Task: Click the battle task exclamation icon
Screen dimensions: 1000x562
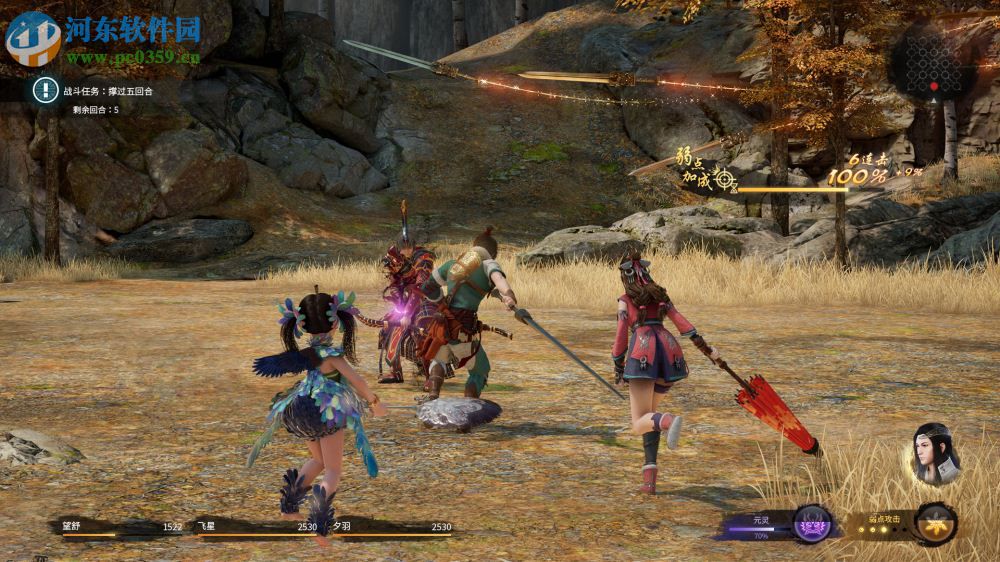Action: pos(45,90)
